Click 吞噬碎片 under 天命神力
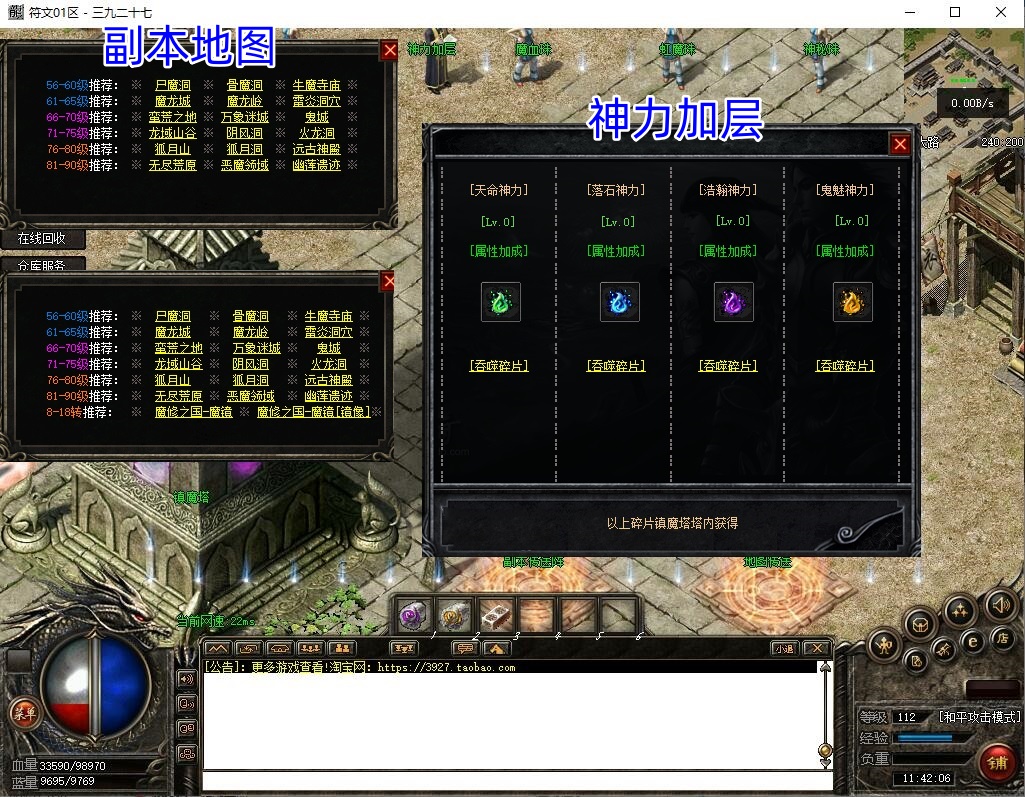 (498, 366)
